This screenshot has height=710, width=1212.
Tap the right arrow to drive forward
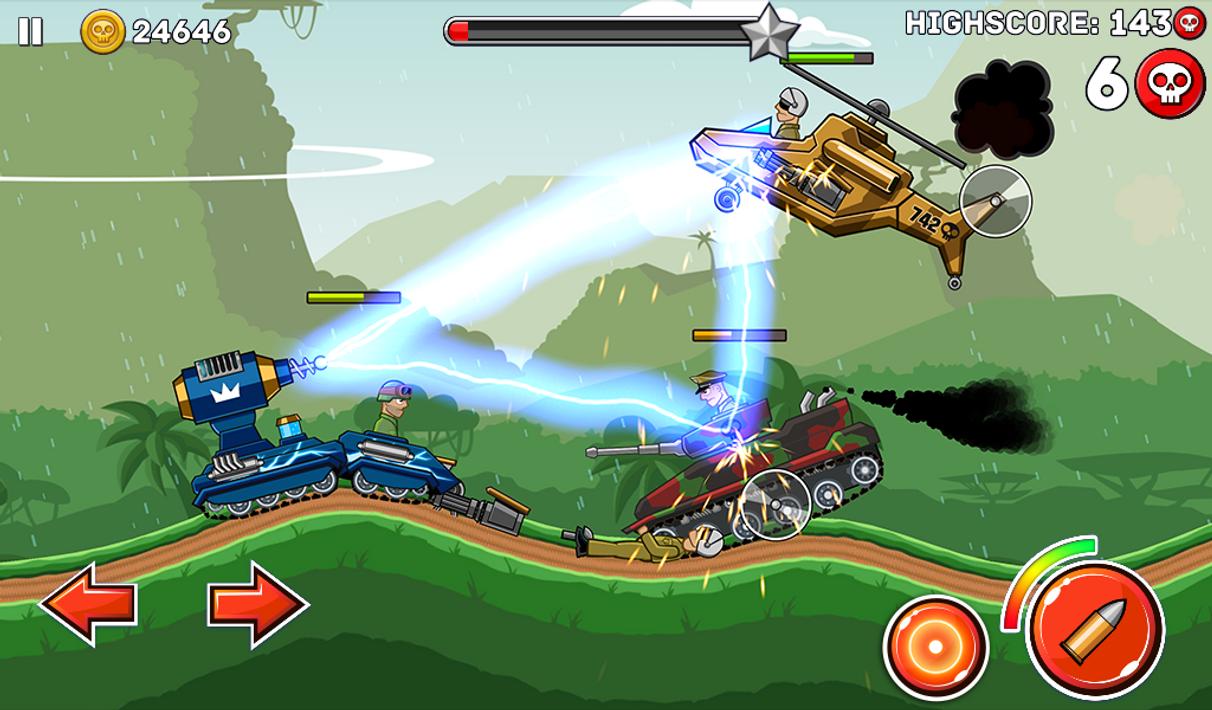[258, 603]
